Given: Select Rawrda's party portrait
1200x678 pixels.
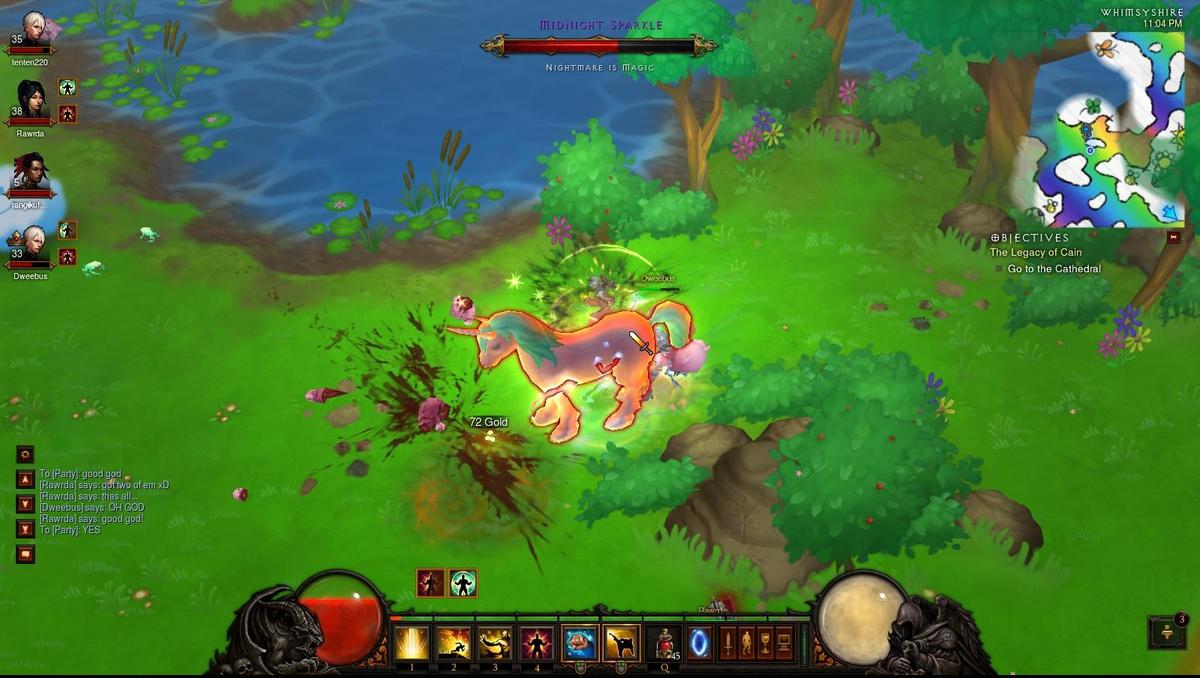Looking at the screenshot, I should pos(31,101).
